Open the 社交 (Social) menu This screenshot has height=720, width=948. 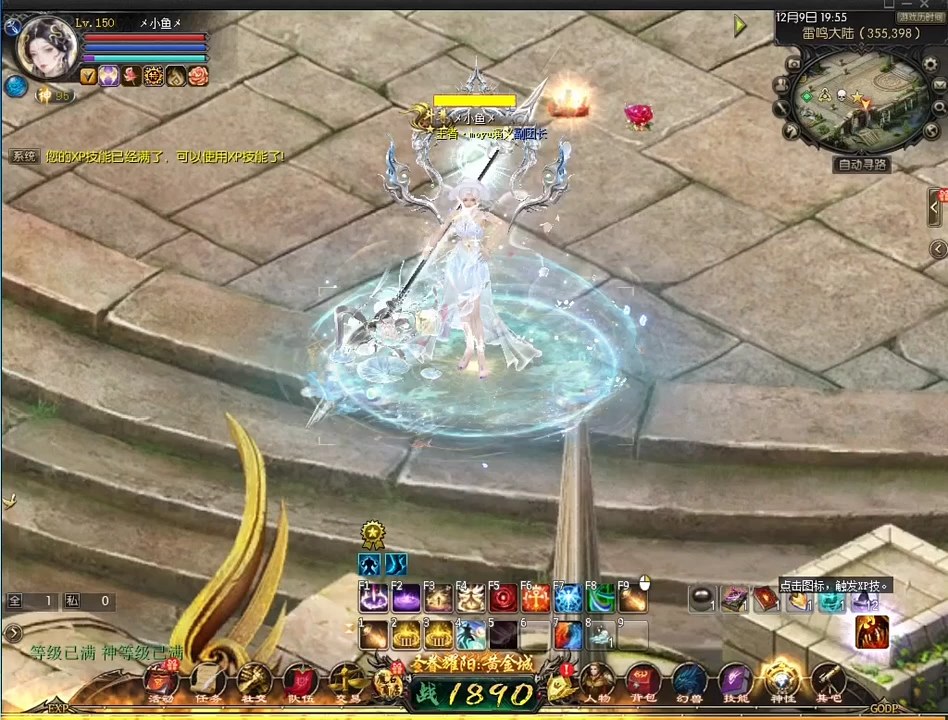coord(254,681)
